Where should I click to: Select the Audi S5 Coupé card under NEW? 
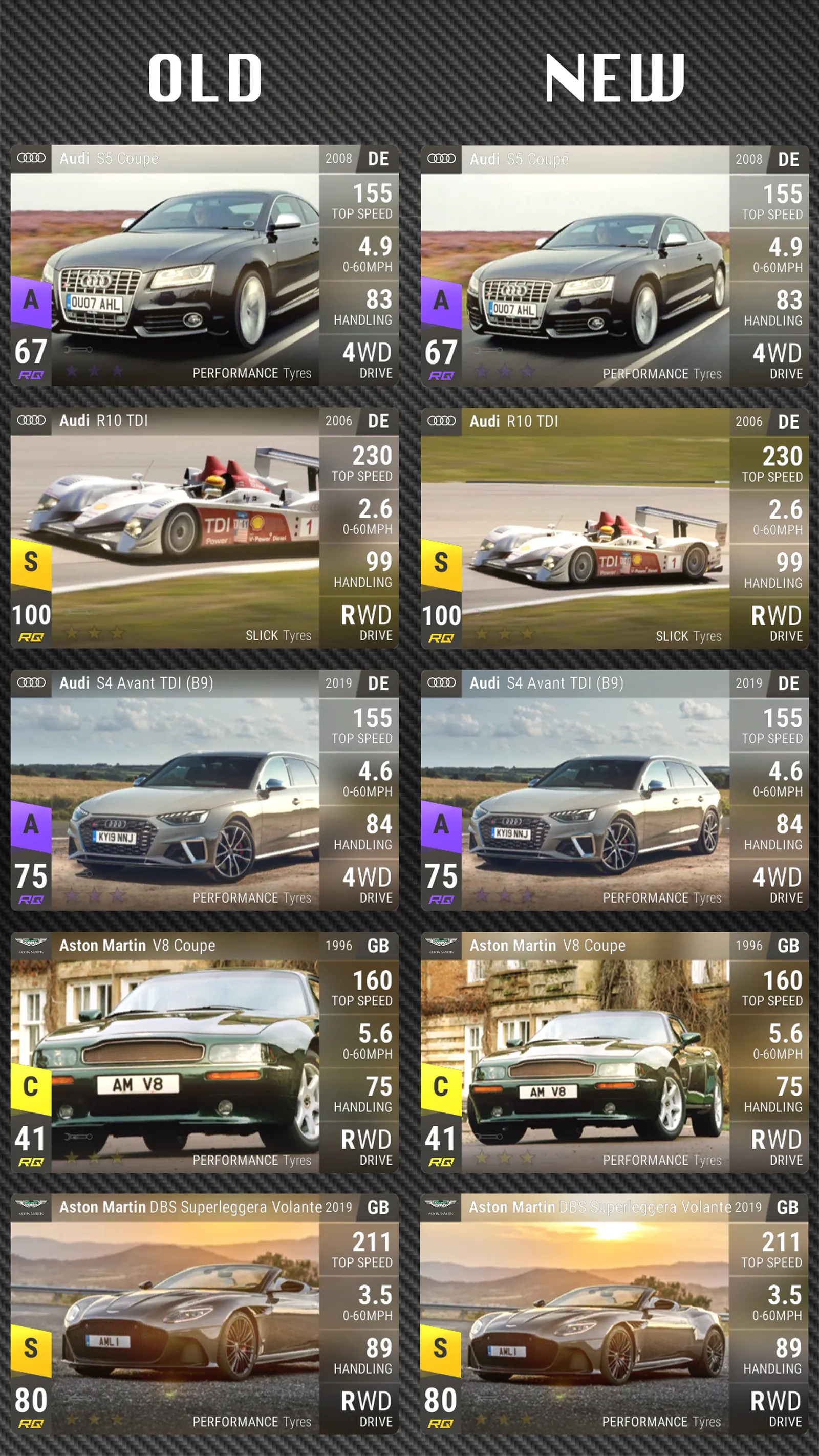click(x=614, y=266)
